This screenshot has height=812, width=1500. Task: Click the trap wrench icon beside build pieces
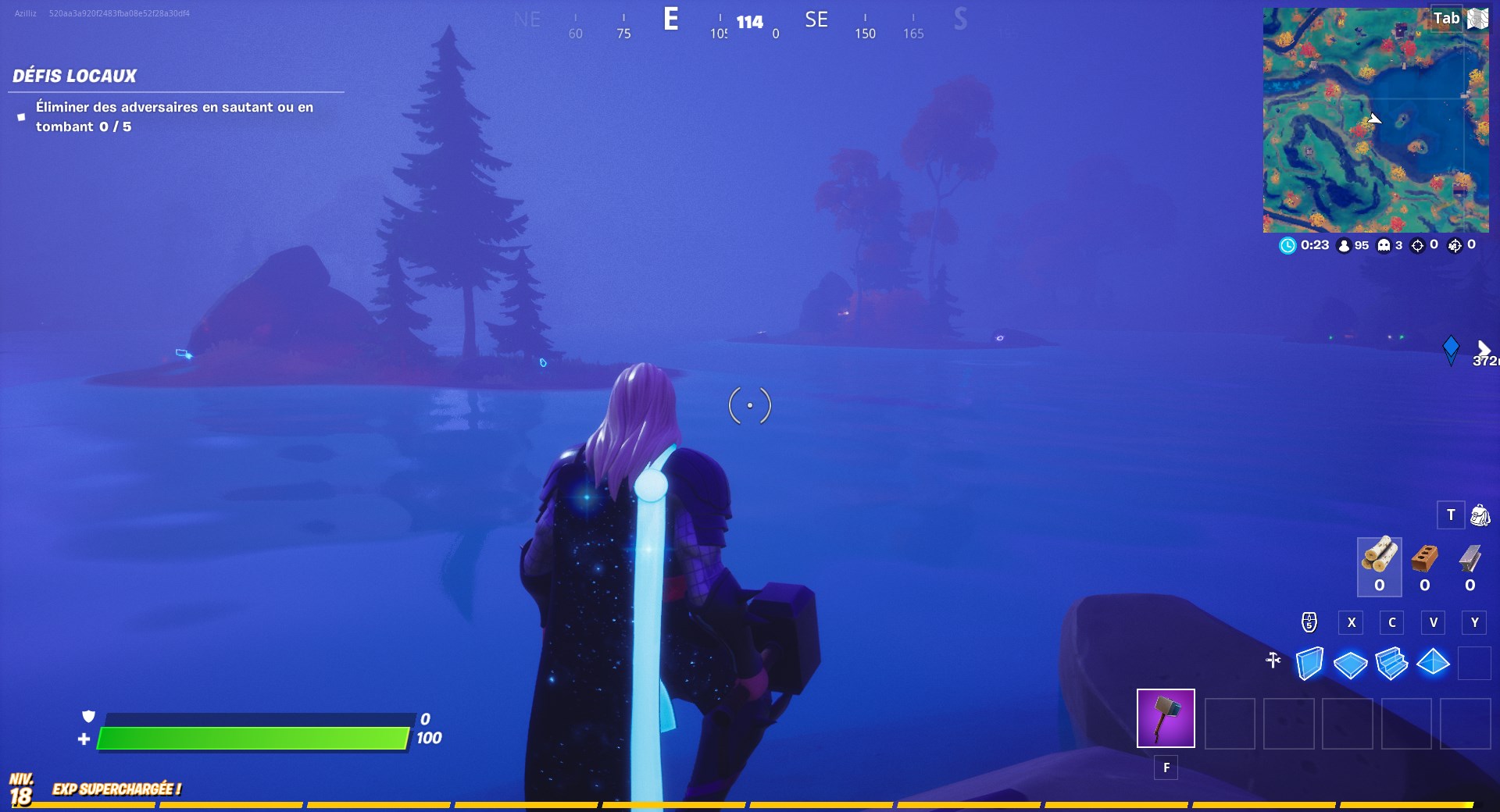click(x=1273, y=661)
